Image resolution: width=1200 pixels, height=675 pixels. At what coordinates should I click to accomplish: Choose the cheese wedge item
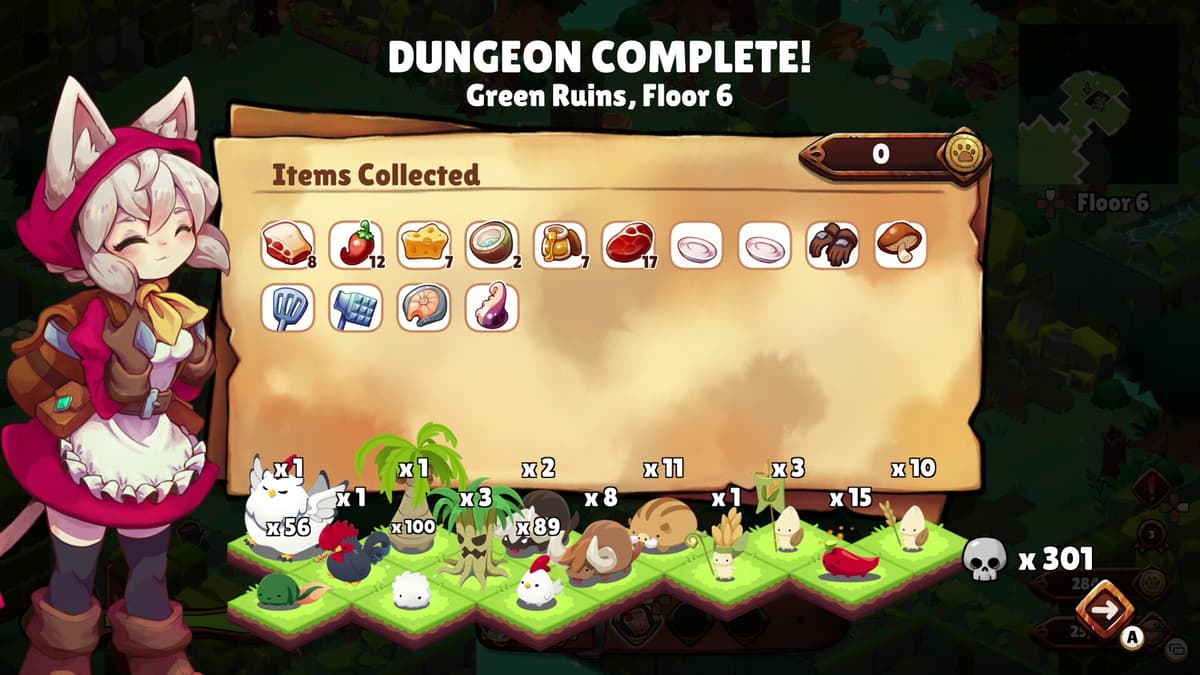pyautogui.click(x=424, y=245)
